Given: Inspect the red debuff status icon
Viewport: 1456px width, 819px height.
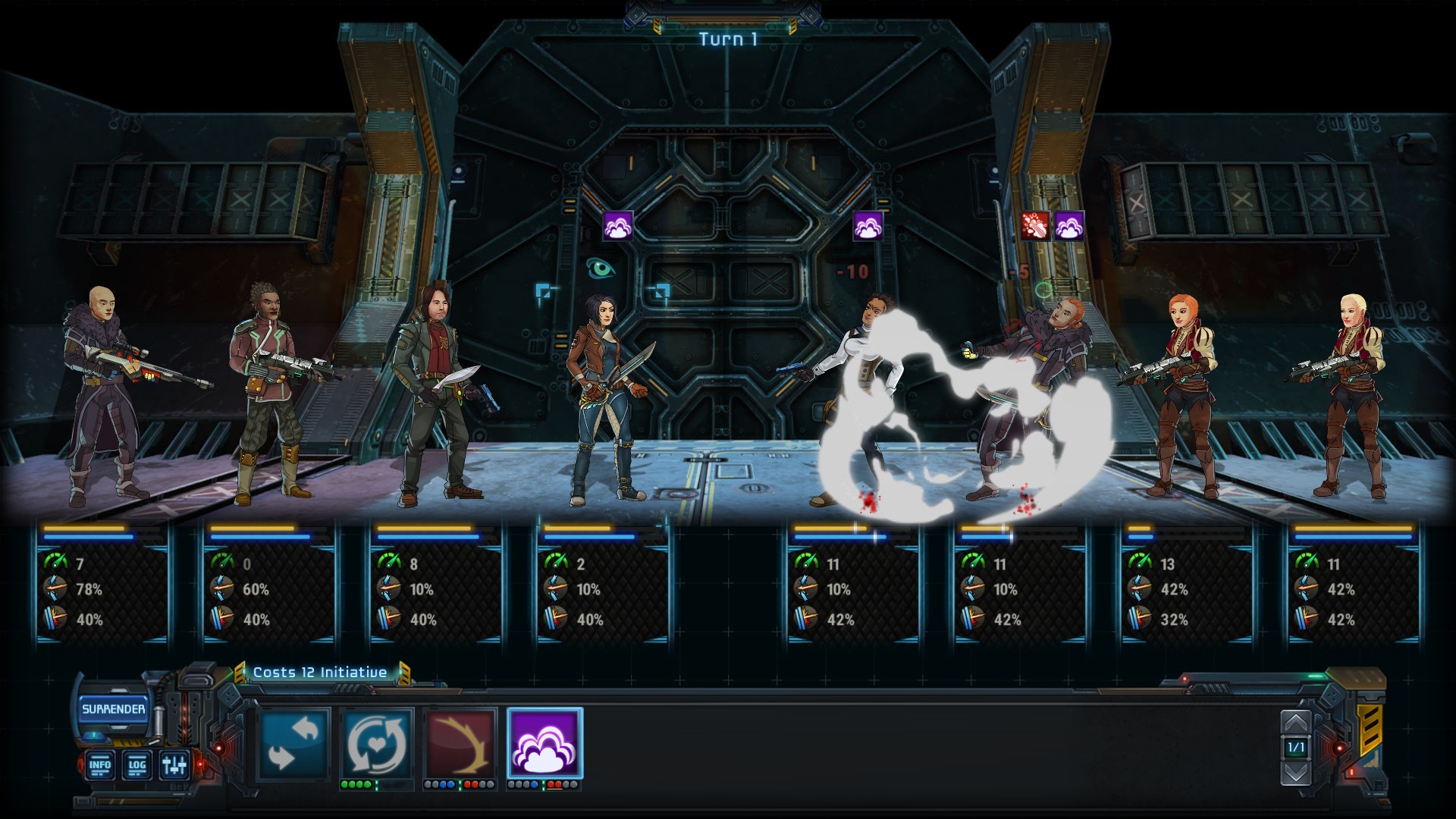Looking at the screenshot, I should point(1034,226).
